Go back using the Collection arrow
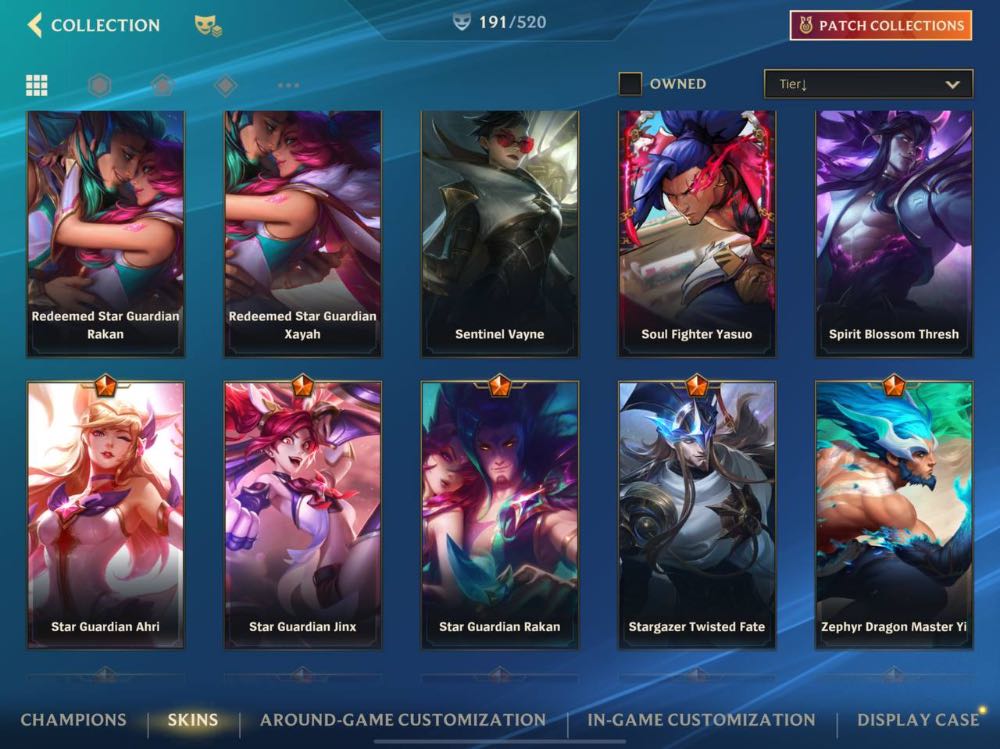 [x=36, y=25]
